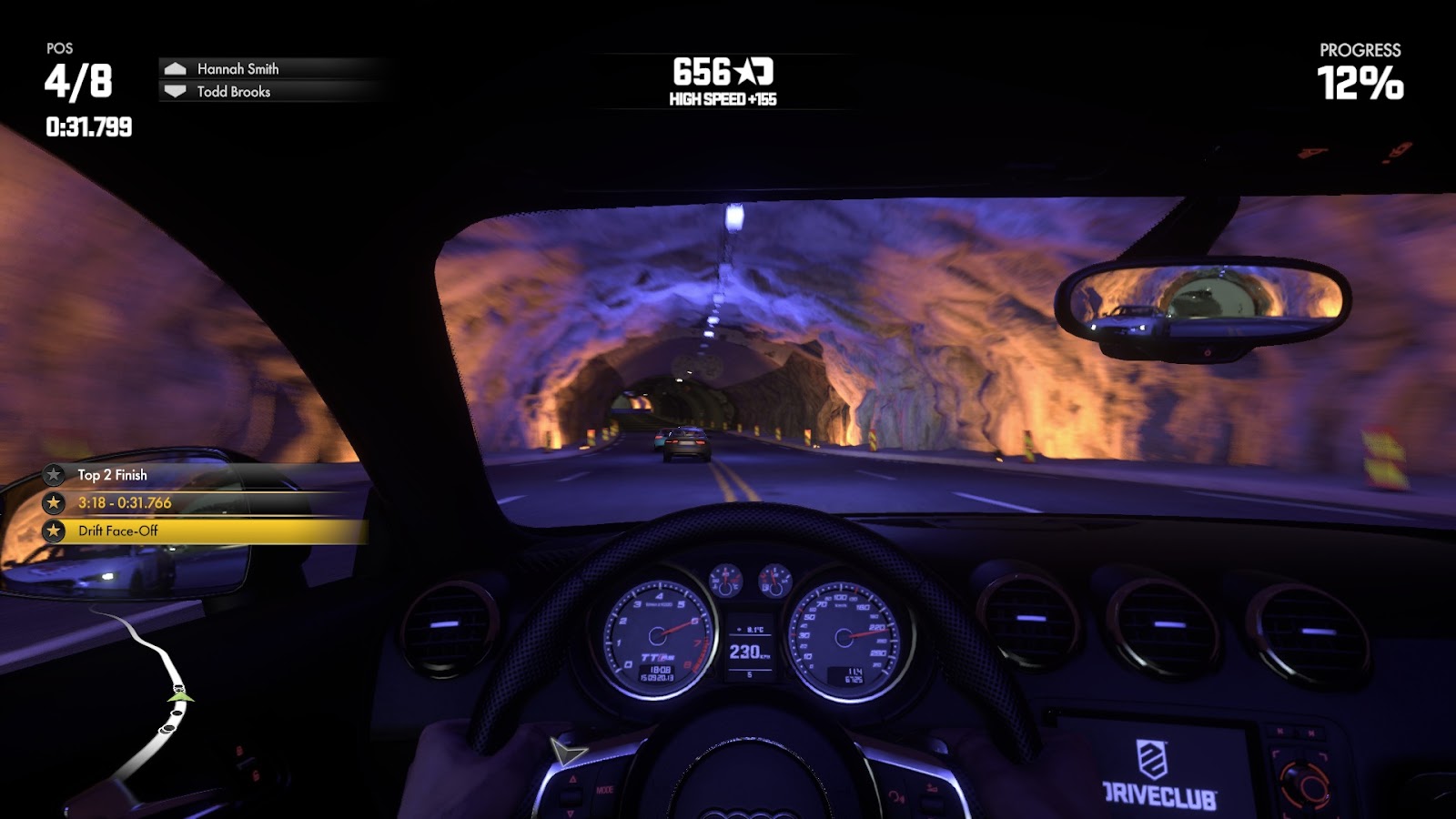The image size is (1456, 819).
Task: Select Todd Brooks in the position list
Action: tap(233, 92)
